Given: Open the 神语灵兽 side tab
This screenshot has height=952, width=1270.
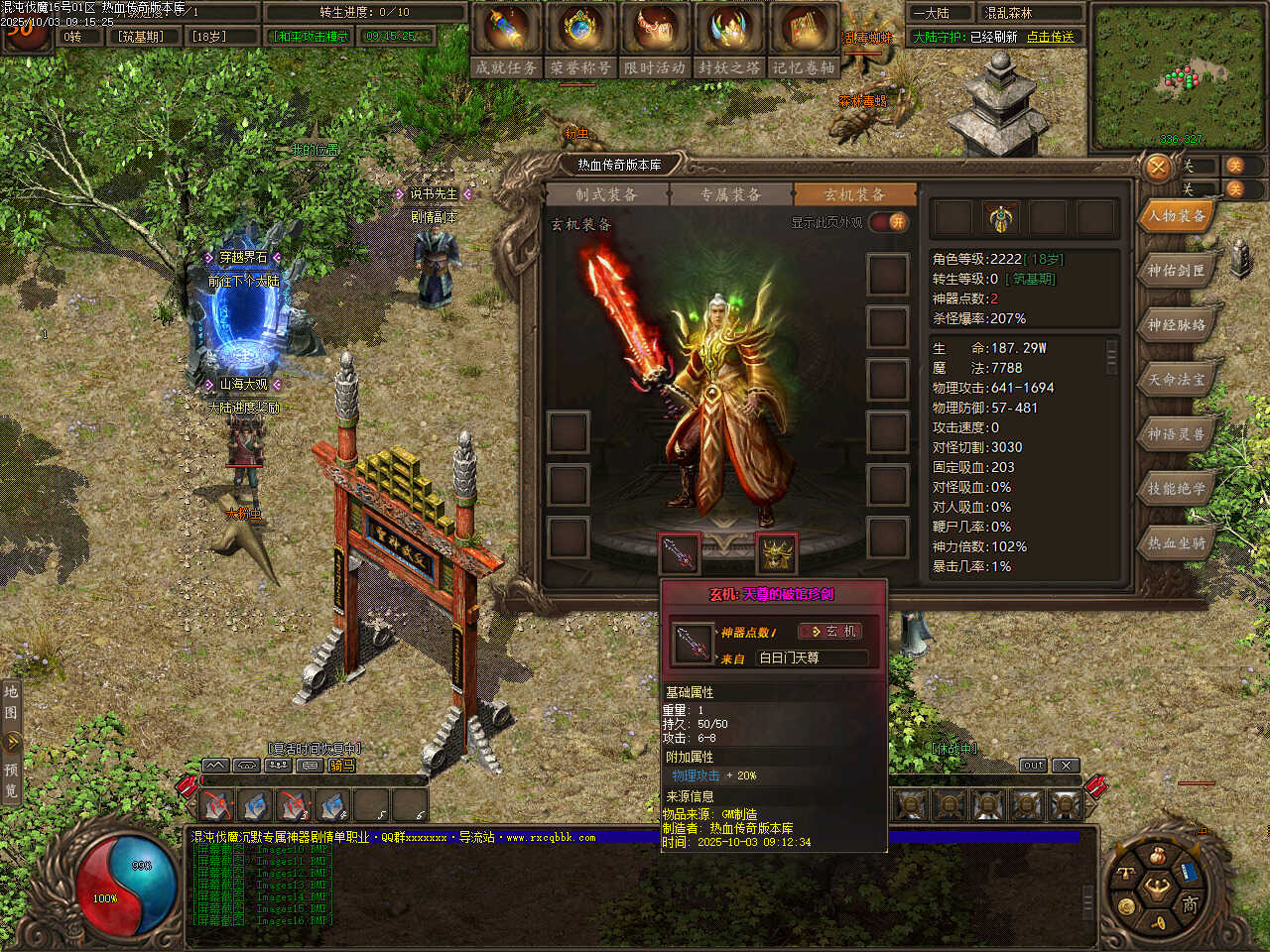Looking at the screenshot, I should pos(1176,433).
